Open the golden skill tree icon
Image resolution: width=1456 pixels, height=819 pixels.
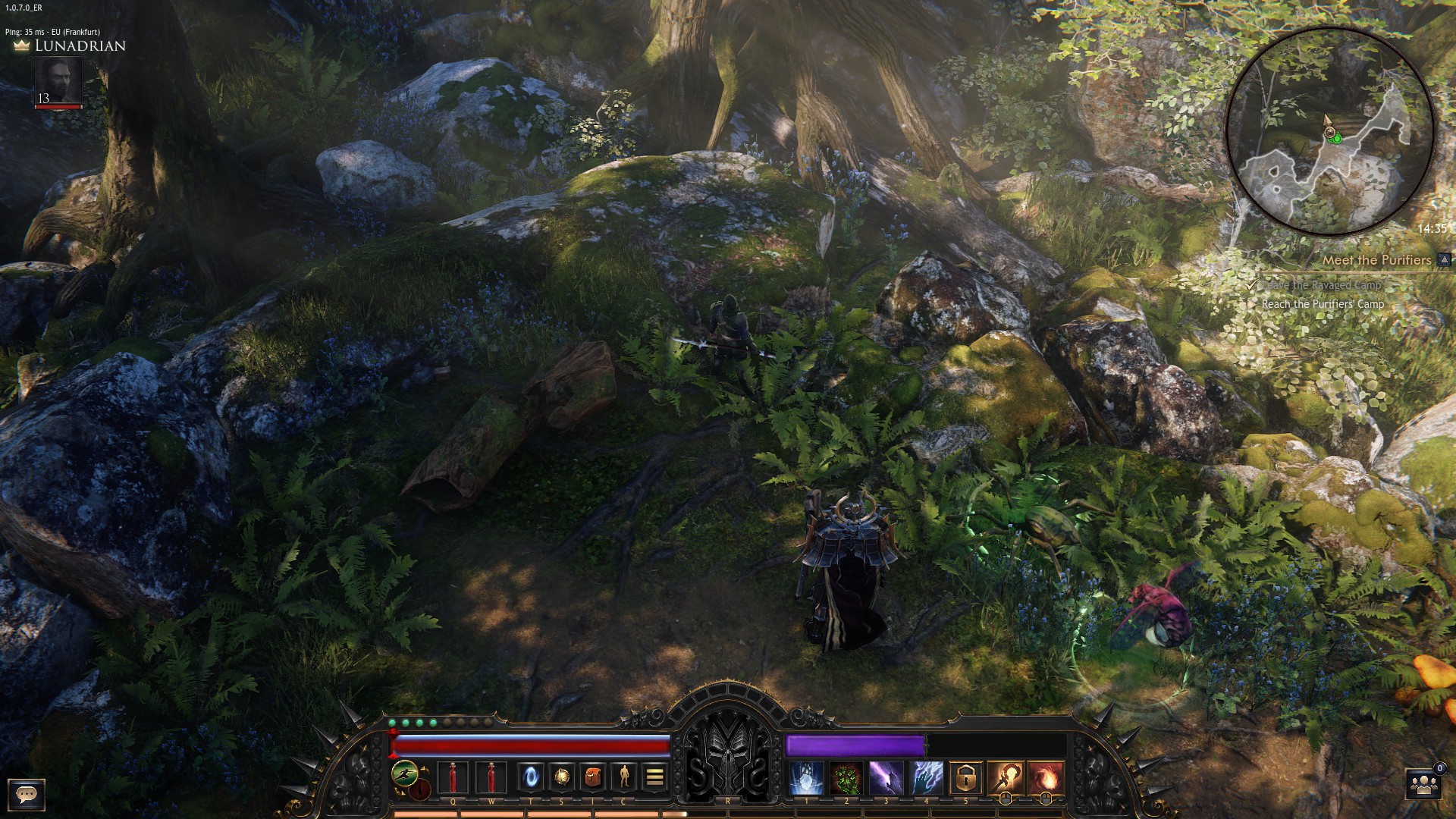562,778
